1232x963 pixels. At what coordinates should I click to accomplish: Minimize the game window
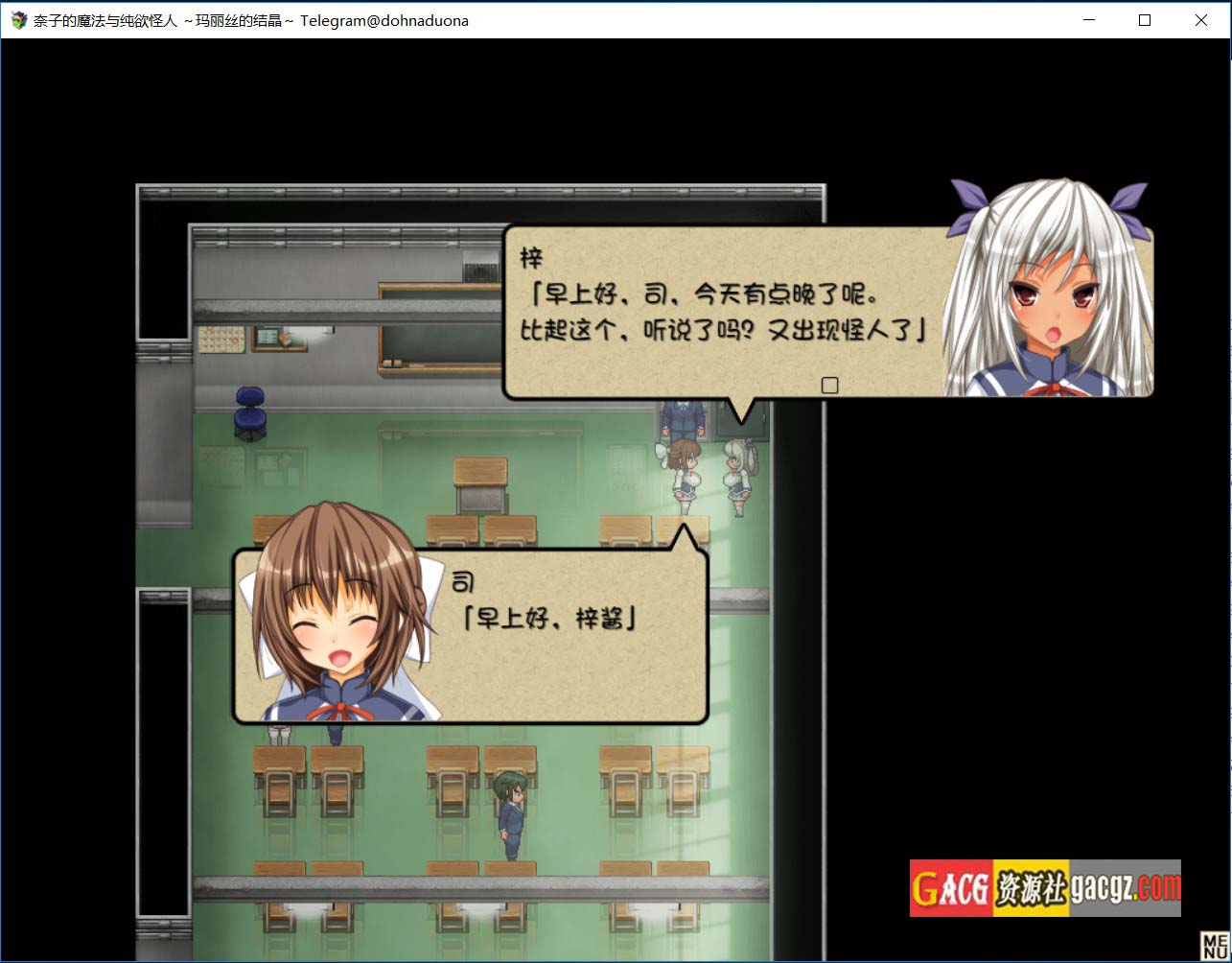point(1088,20)
